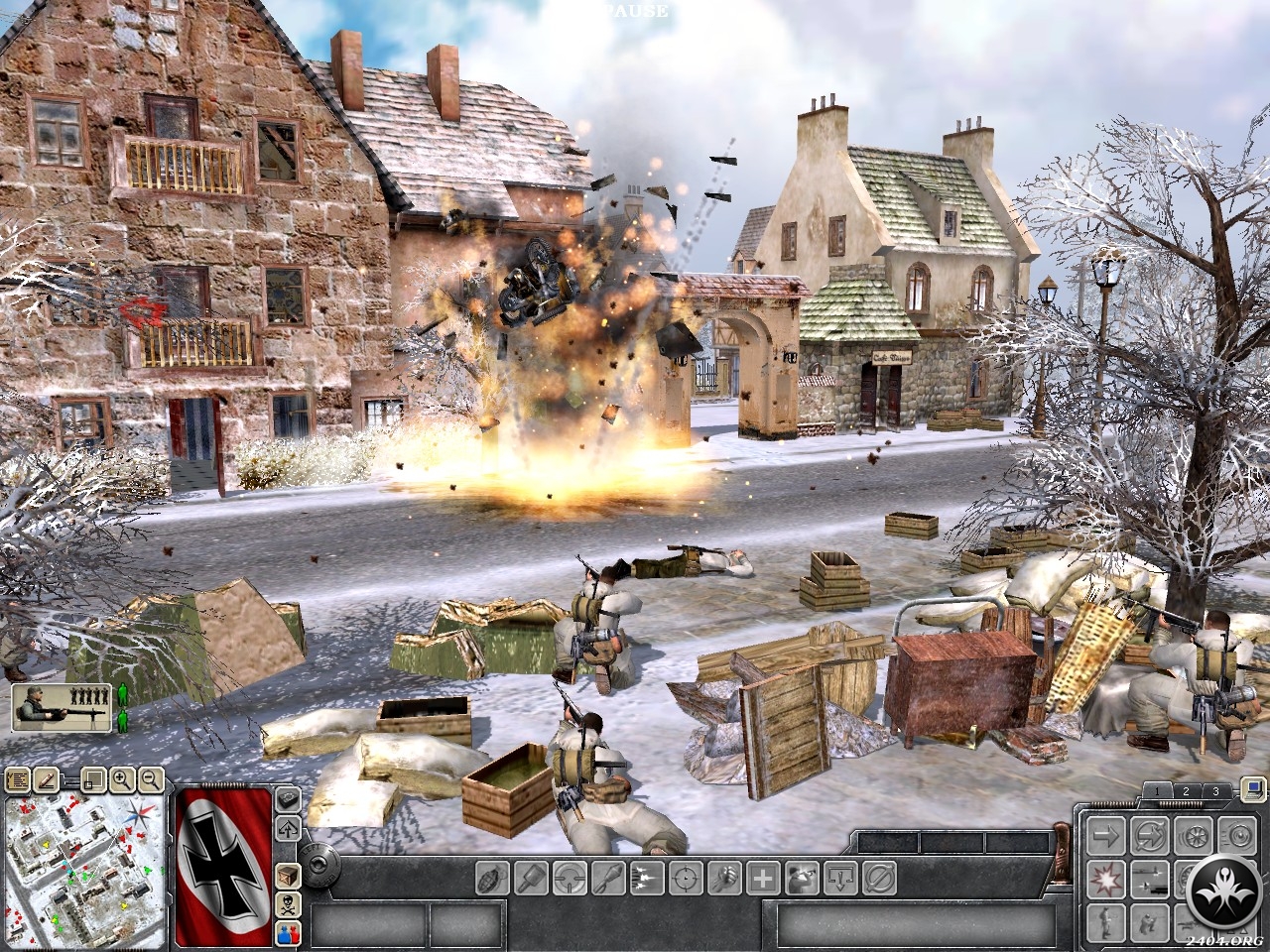Click the skull and crossbones icon
Viewport: 1270px width, 952px height.
click(x=288, y=903)
